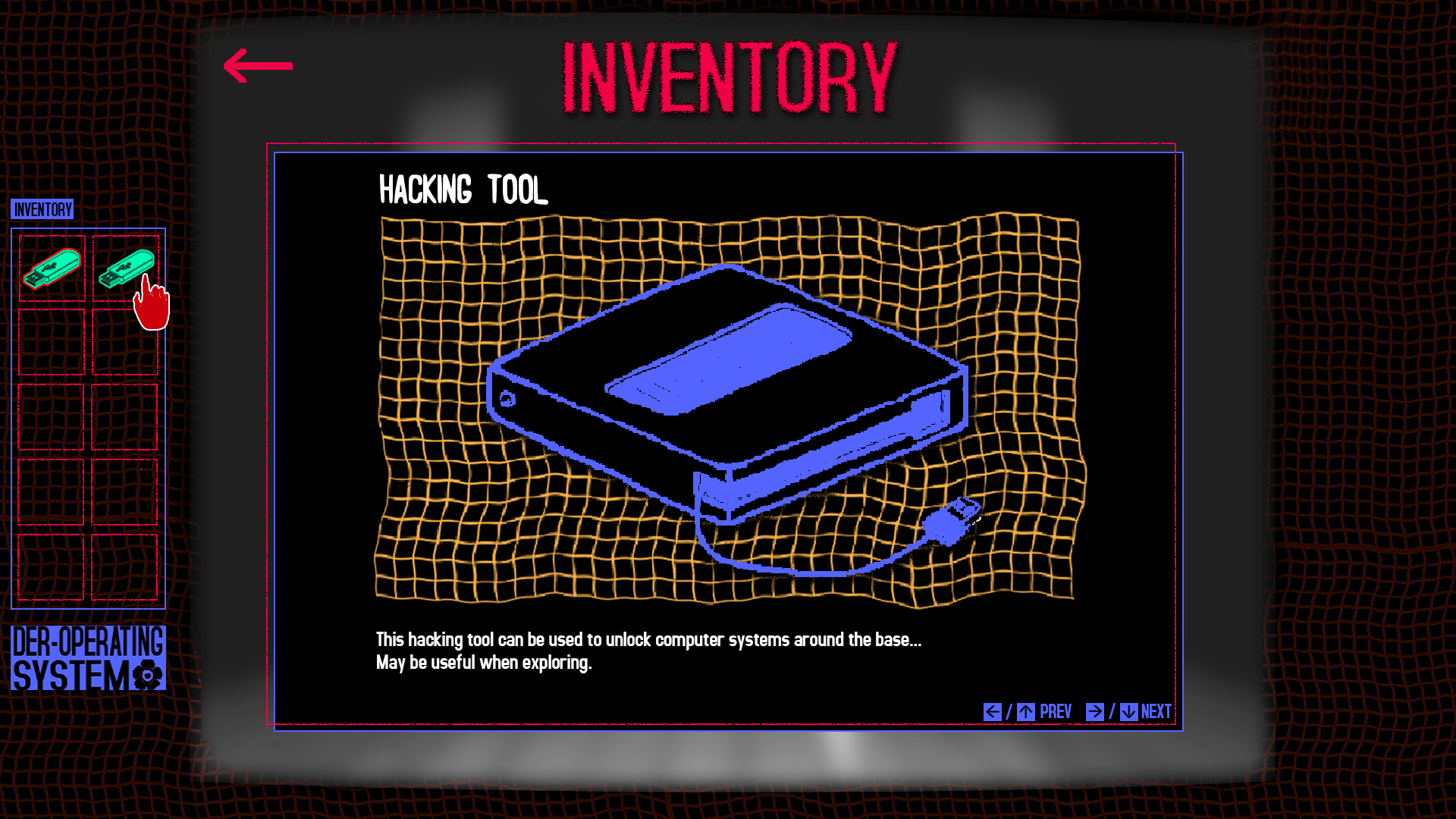The height and width of the screenshot is (819, 1456).
Task: Toggle selection of the empty slot below the USB sticks
Action: click(51, 341)
